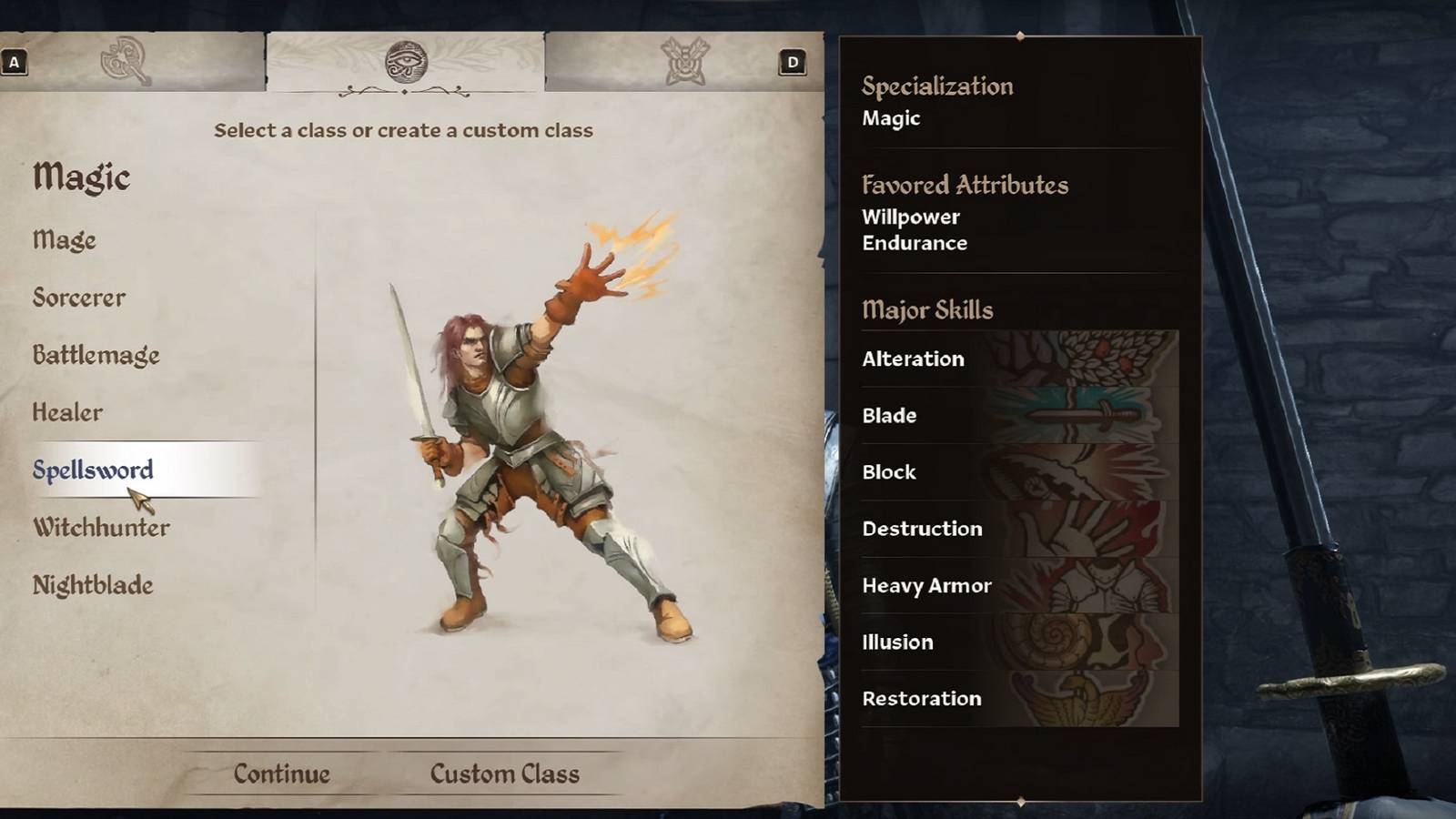Select the Mage class
Screen dimensions: 1456x819
(x=64, y=239)
